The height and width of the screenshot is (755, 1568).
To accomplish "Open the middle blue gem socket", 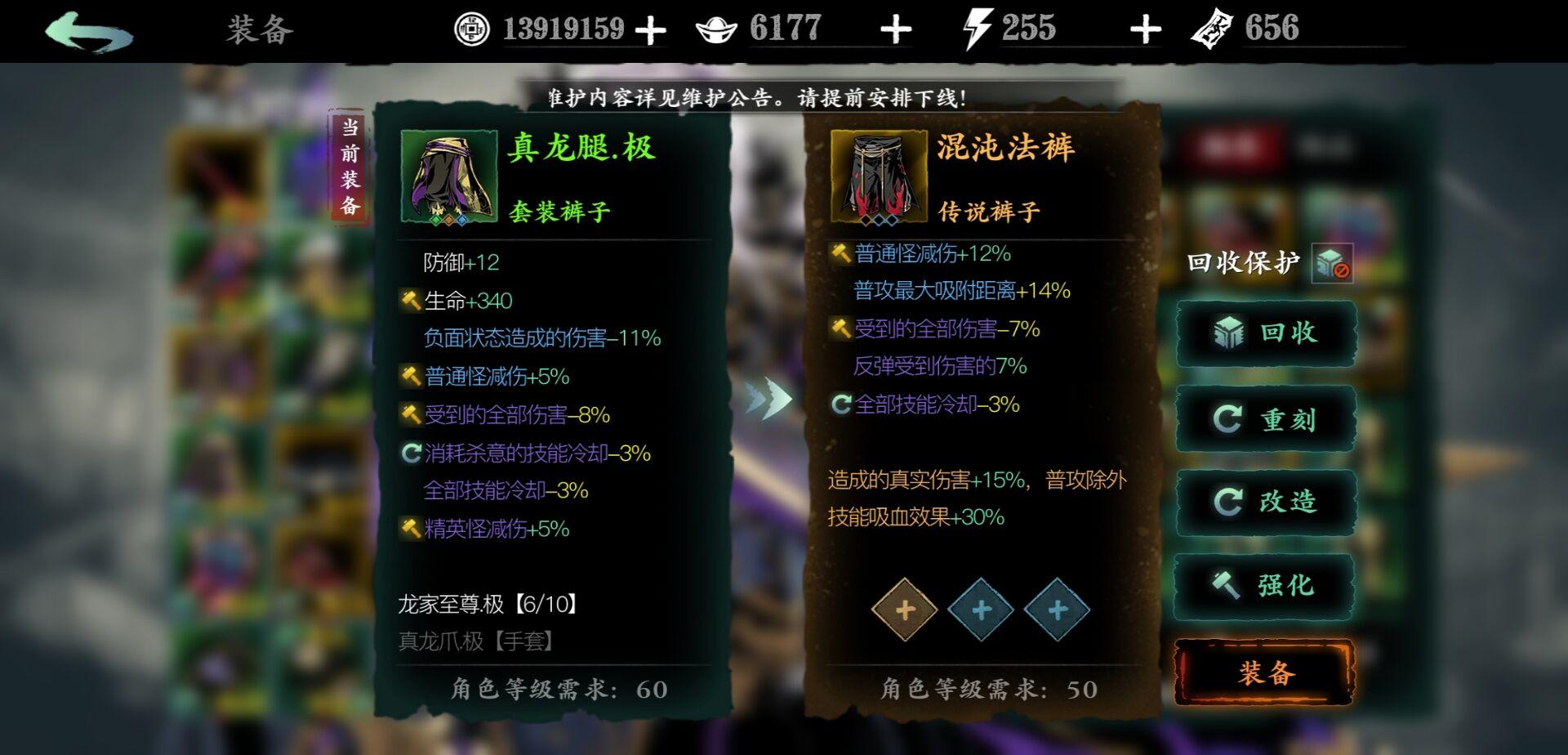I will [982, 610].
